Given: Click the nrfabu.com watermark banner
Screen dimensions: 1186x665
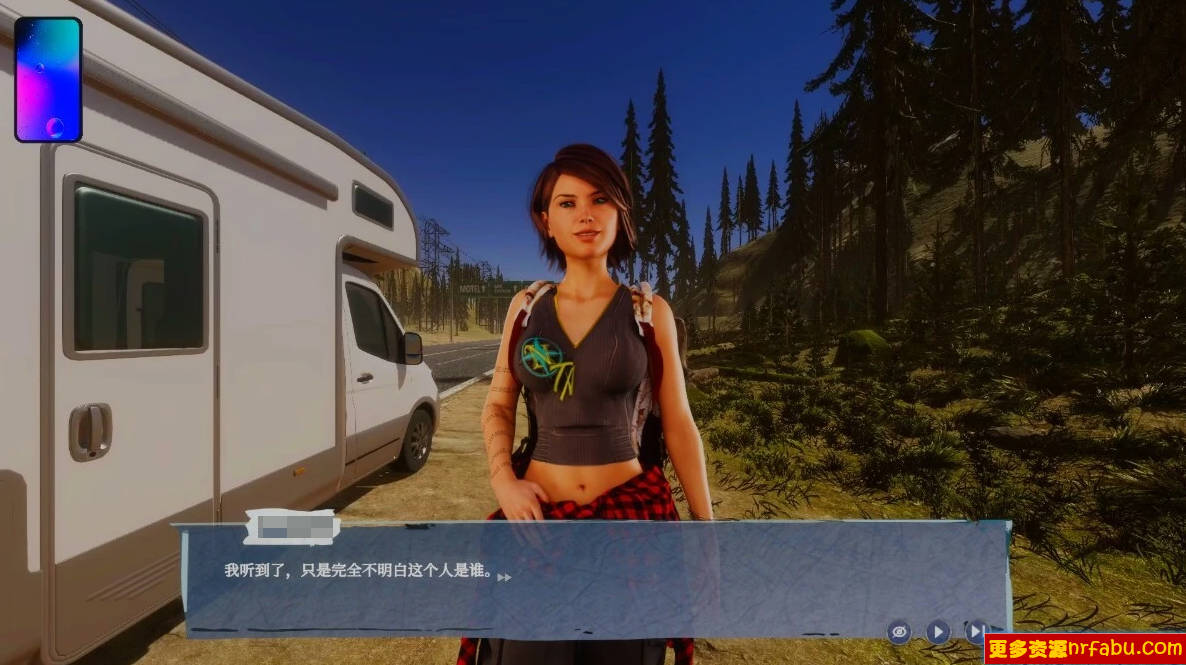Looking at the screenshot, I should 1085,649.
